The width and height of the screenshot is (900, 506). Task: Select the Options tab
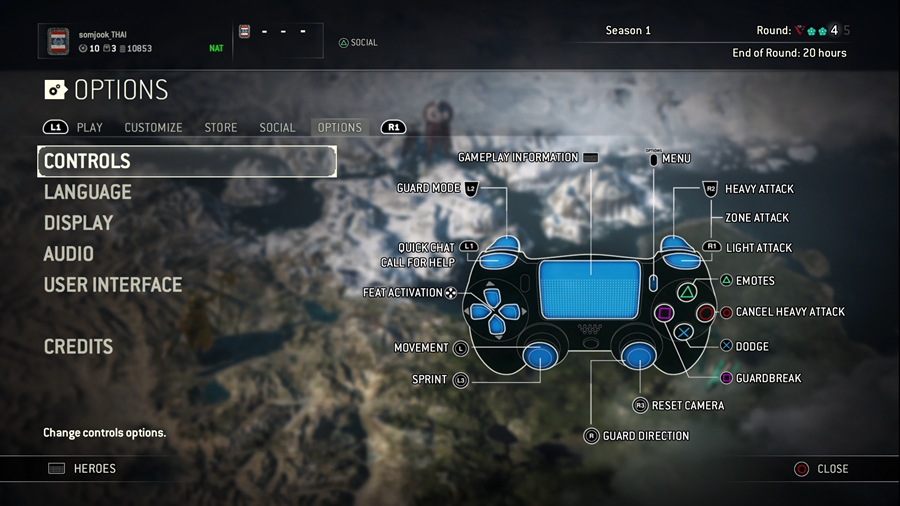(x=339, y=128)
